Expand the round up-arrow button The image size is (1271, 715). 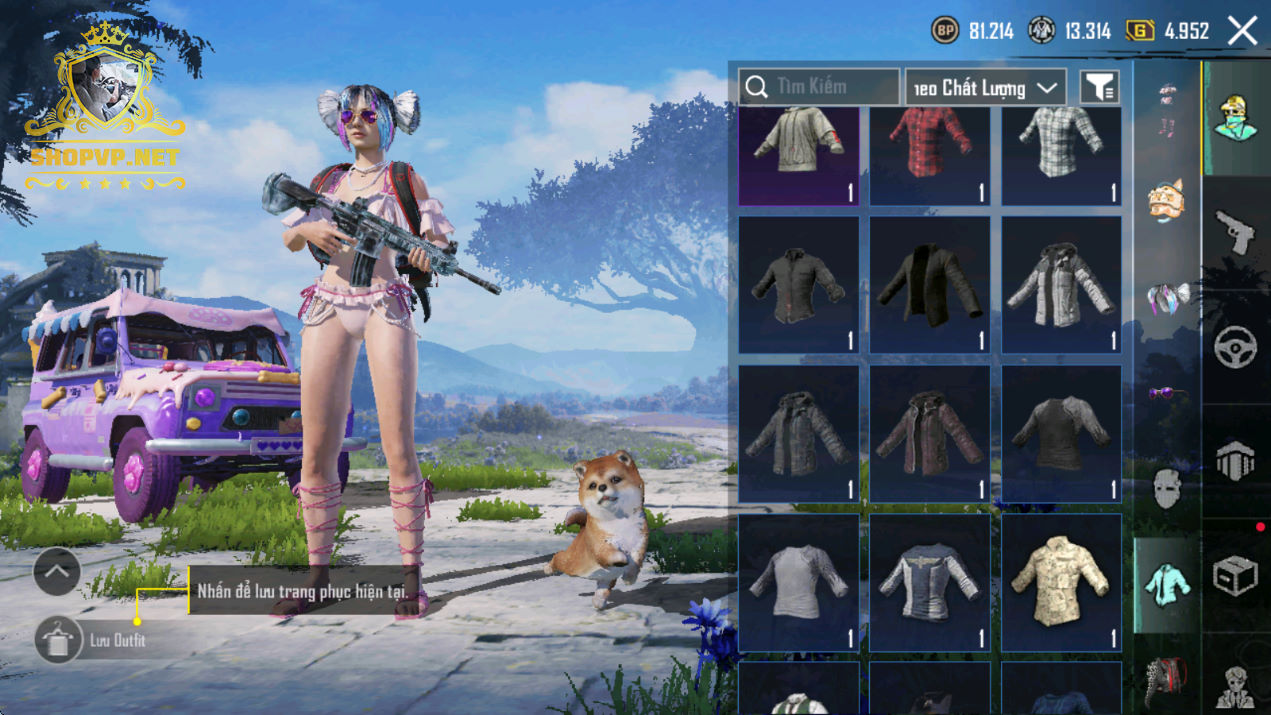(57, 572)
